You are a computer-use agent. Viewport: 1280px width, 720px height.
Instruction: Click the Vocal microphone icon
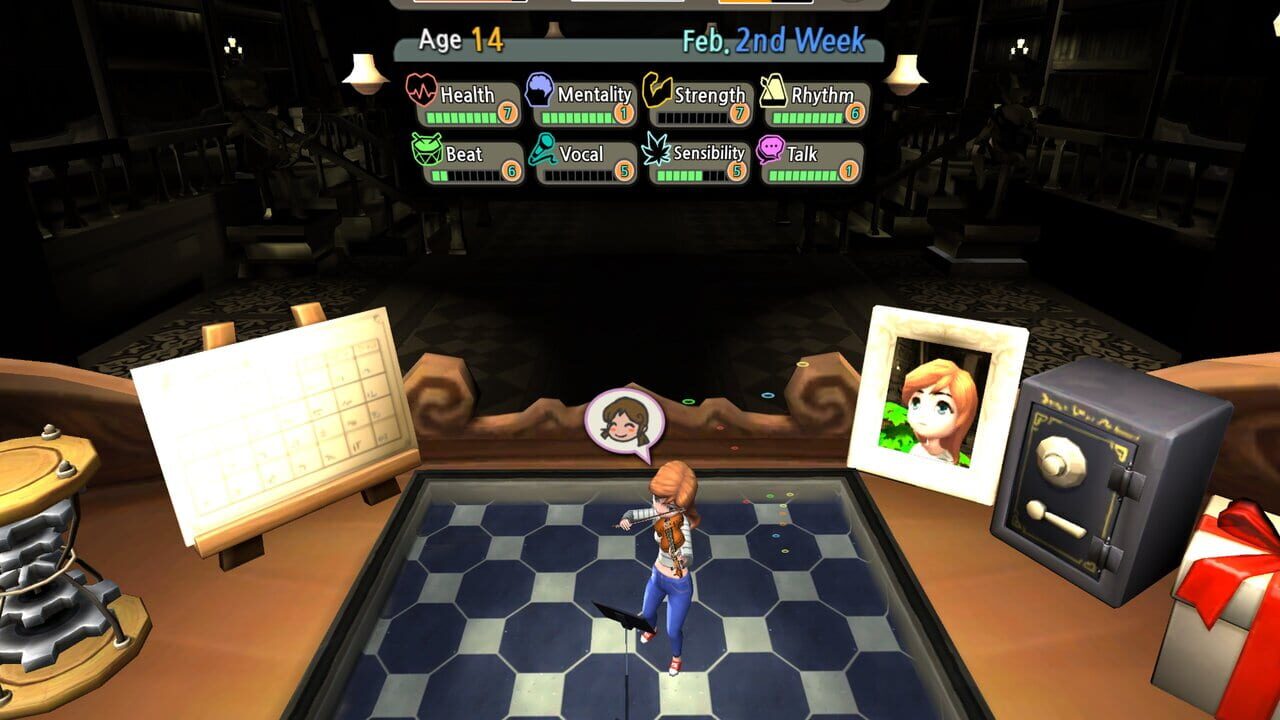[541, 154]
